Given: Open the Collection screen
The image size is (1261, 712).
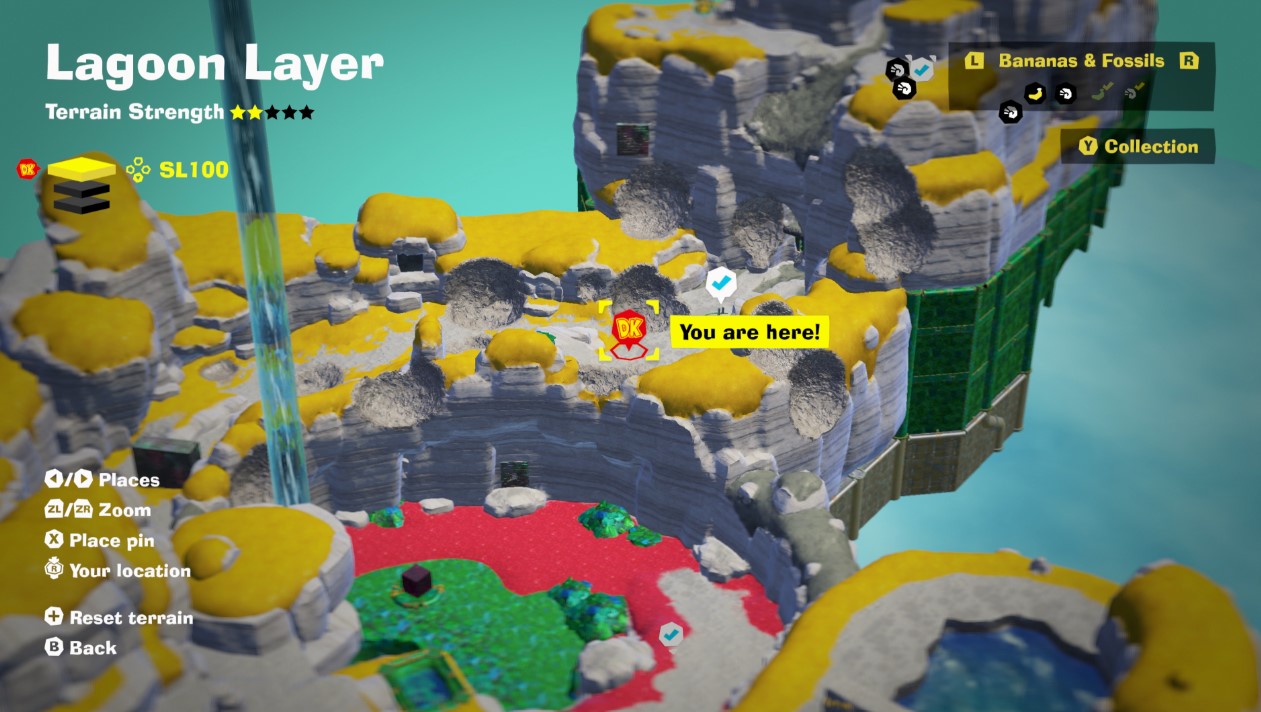Looking at the screenshot, I should (x=1138, y=146).
